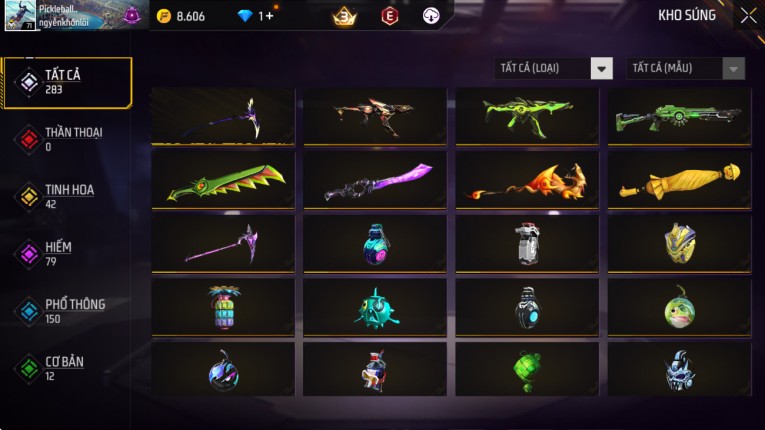Select the green serrated machete skin
The width and height of the screenshot is (765, 430).
(224, 180)
